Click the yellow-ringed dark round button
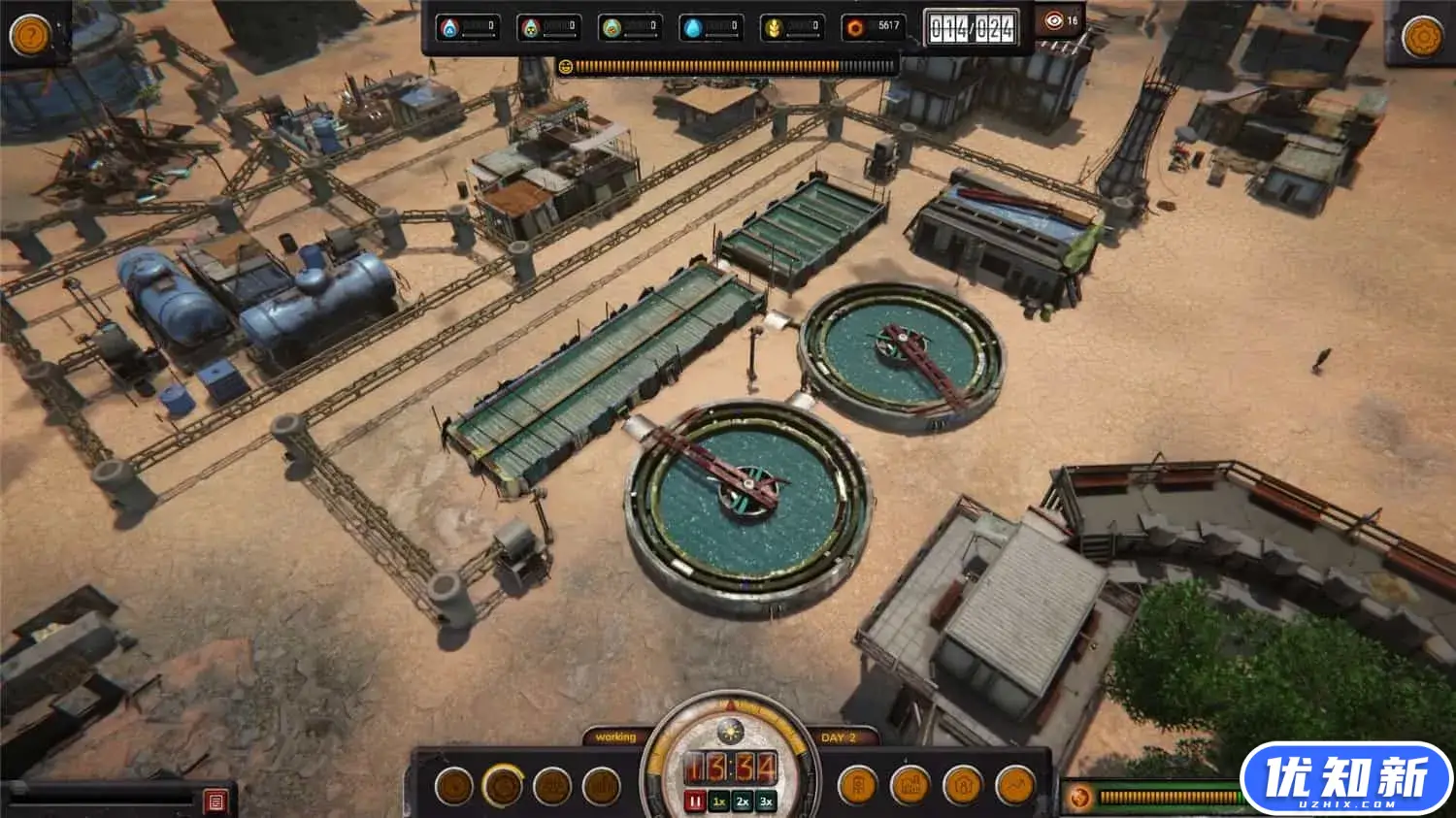This screenshot has height=818, width=1456. pyautogui.click(x=503, y=786)
